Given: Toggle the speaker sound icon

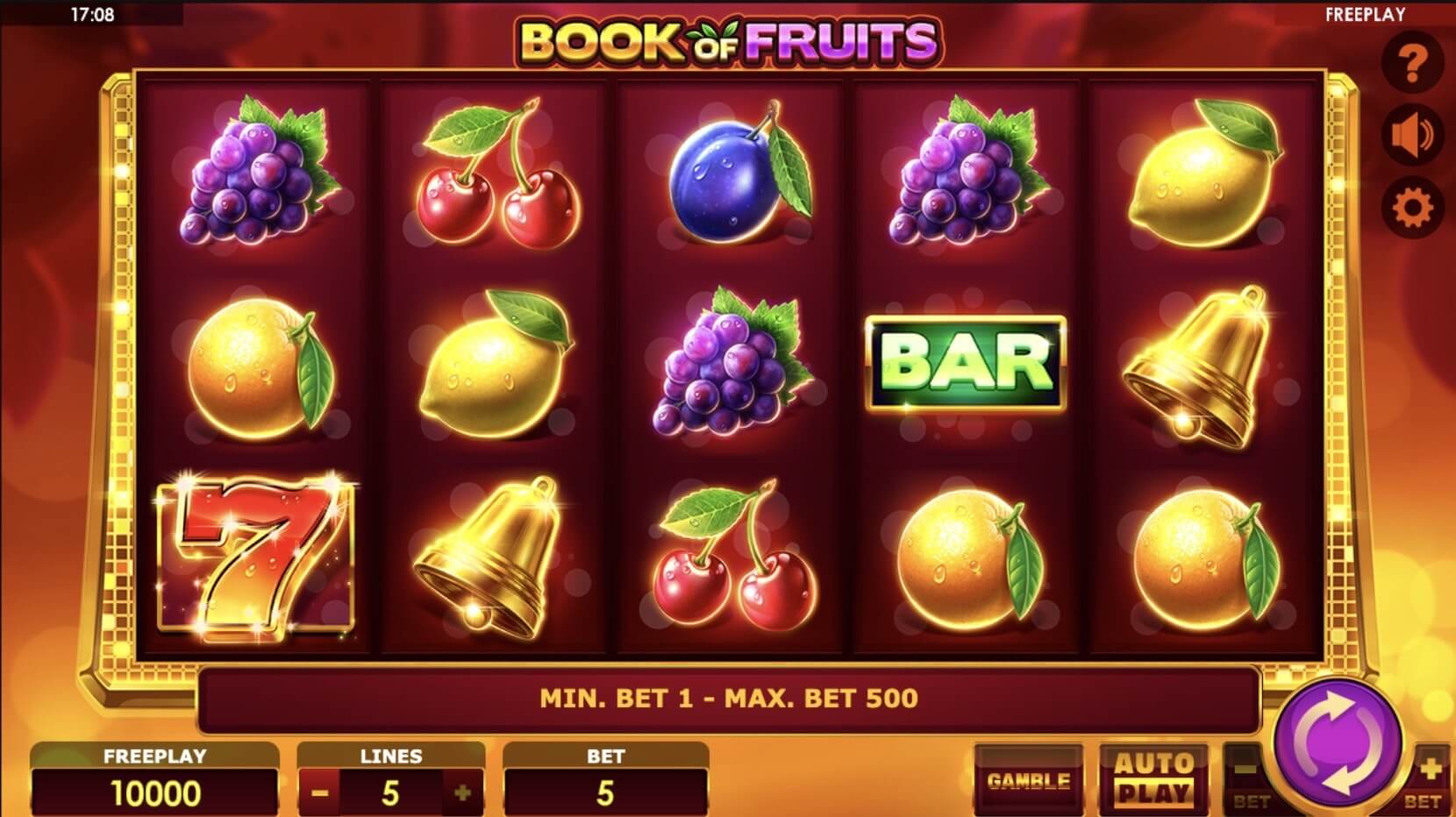Looking at the screenshot, I should [1412, 136].
